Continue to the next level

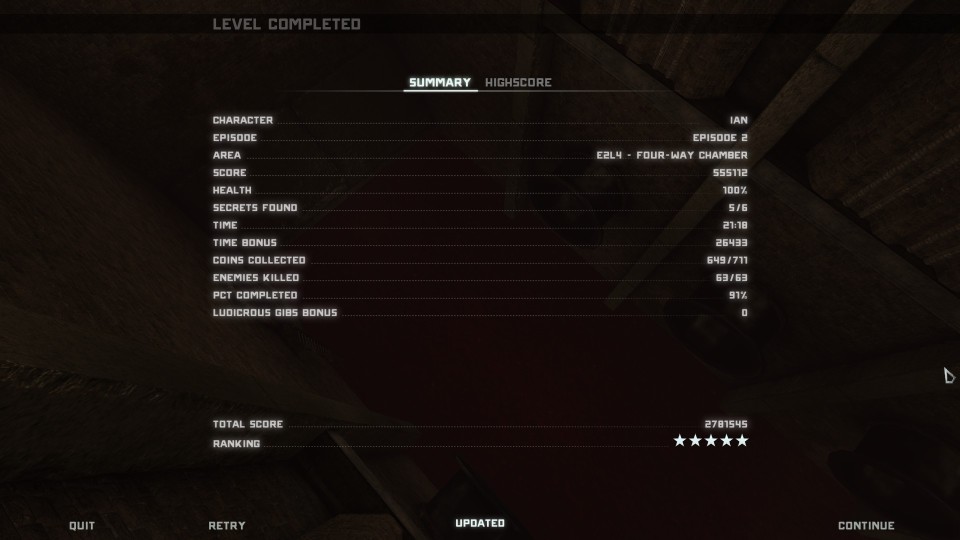point(866,526)
